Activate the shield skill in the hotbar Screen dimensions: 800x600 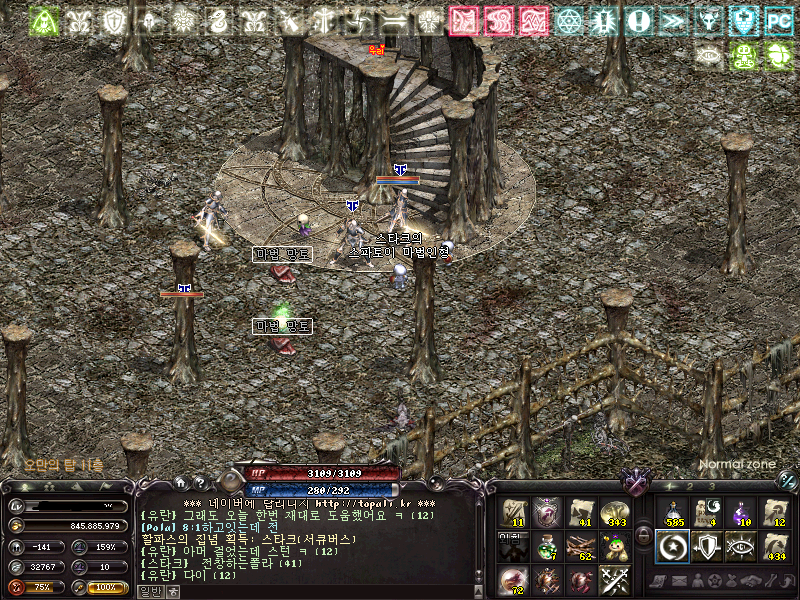pos(707,546)
